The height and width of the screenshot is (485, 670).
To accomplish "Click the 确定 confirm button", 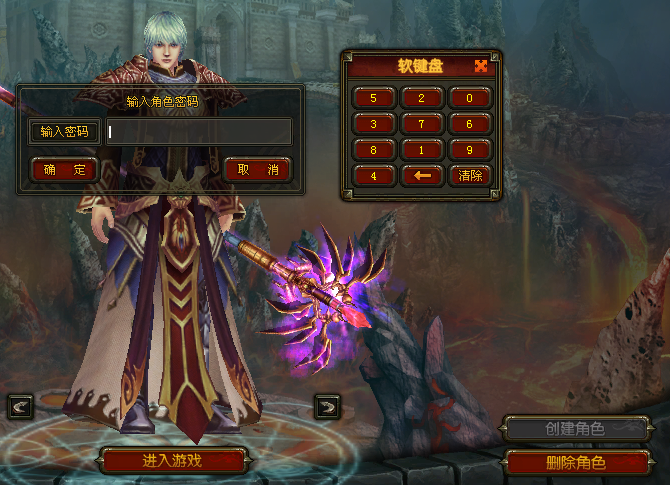I will 64,169.
